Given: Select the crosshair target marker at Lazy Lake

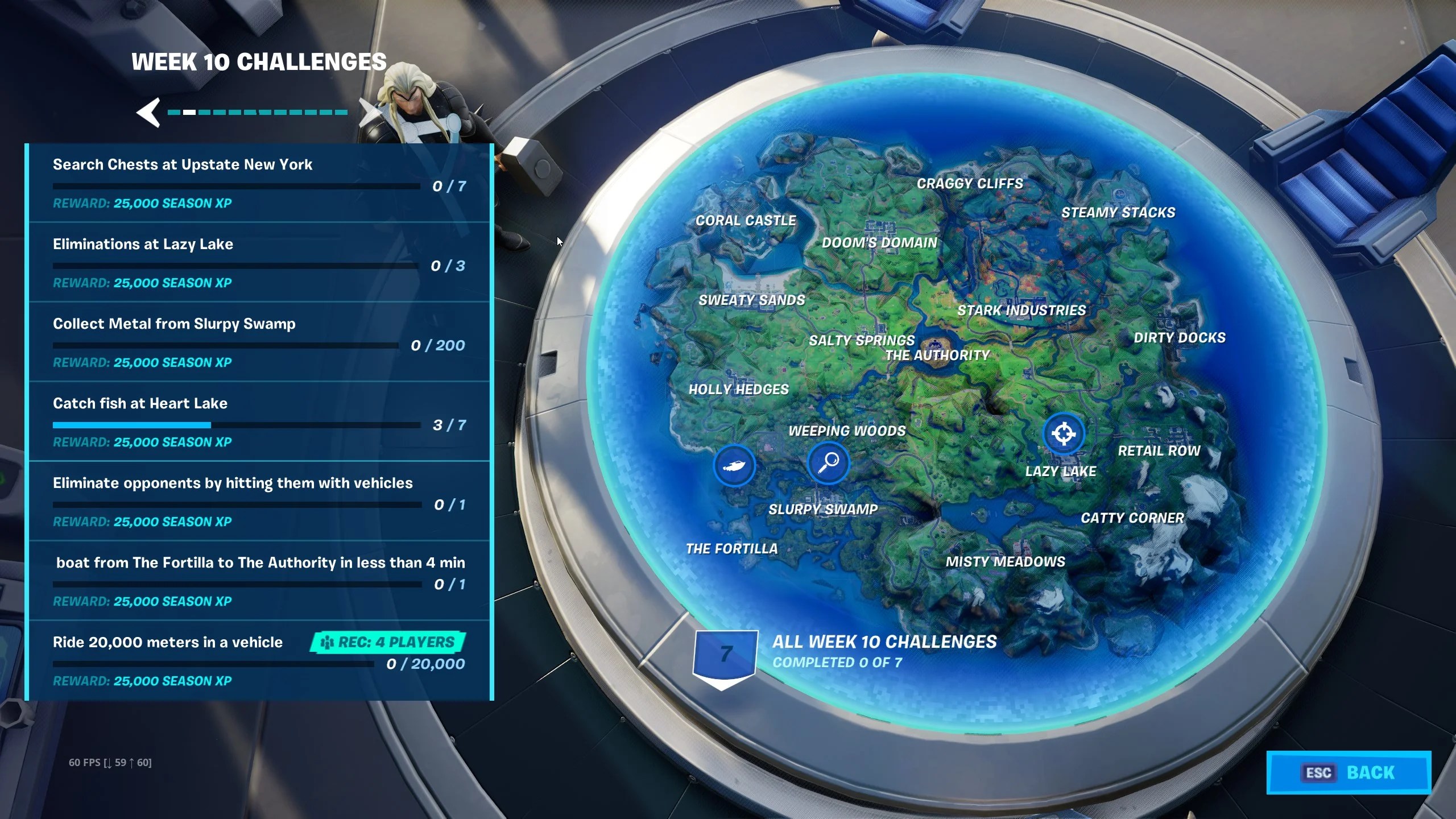Looking at the screenshot, I should tap(1063, 433).
